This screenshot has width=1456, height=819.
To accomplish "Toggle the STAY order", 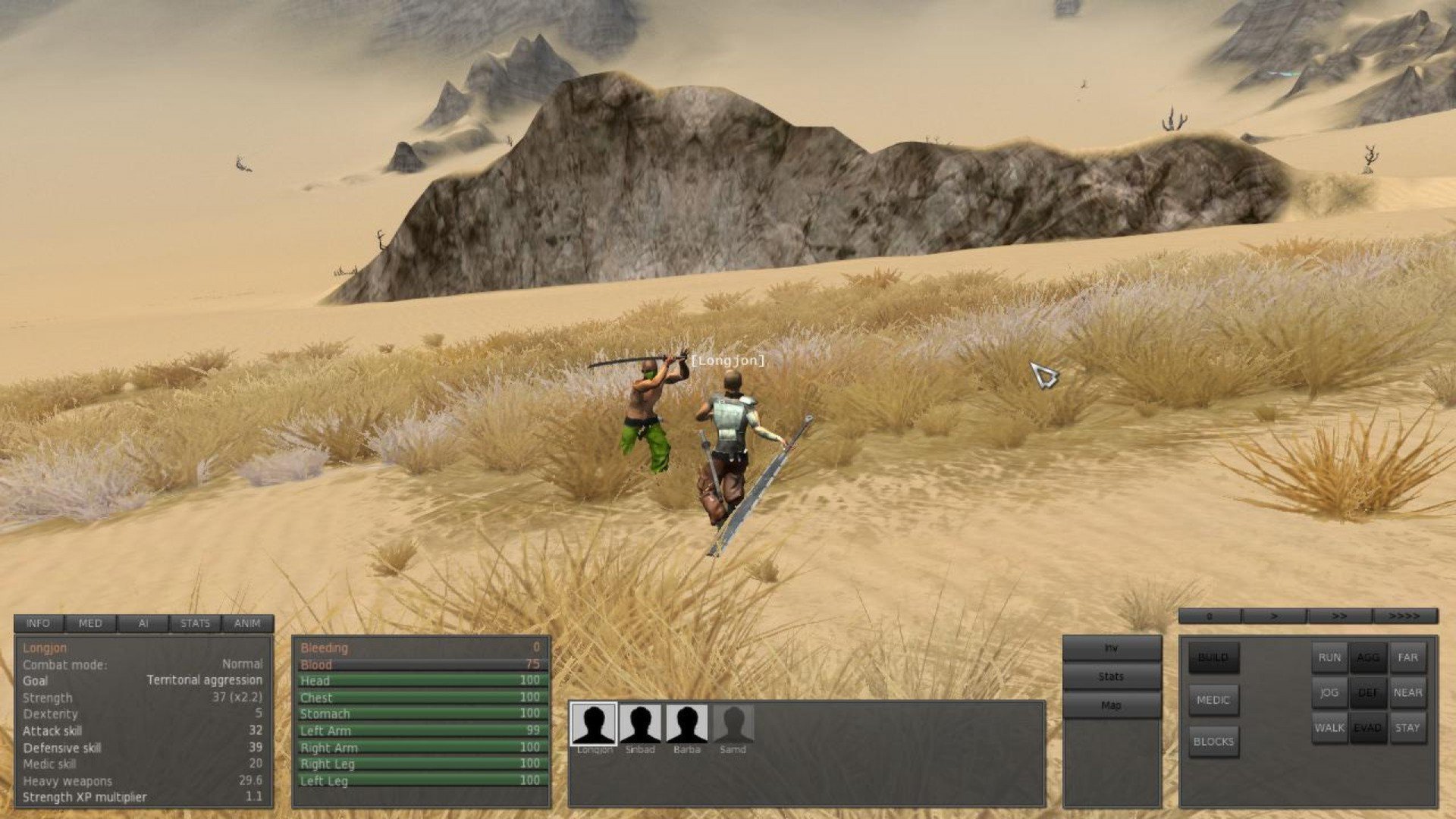I will click(1407, 727).
